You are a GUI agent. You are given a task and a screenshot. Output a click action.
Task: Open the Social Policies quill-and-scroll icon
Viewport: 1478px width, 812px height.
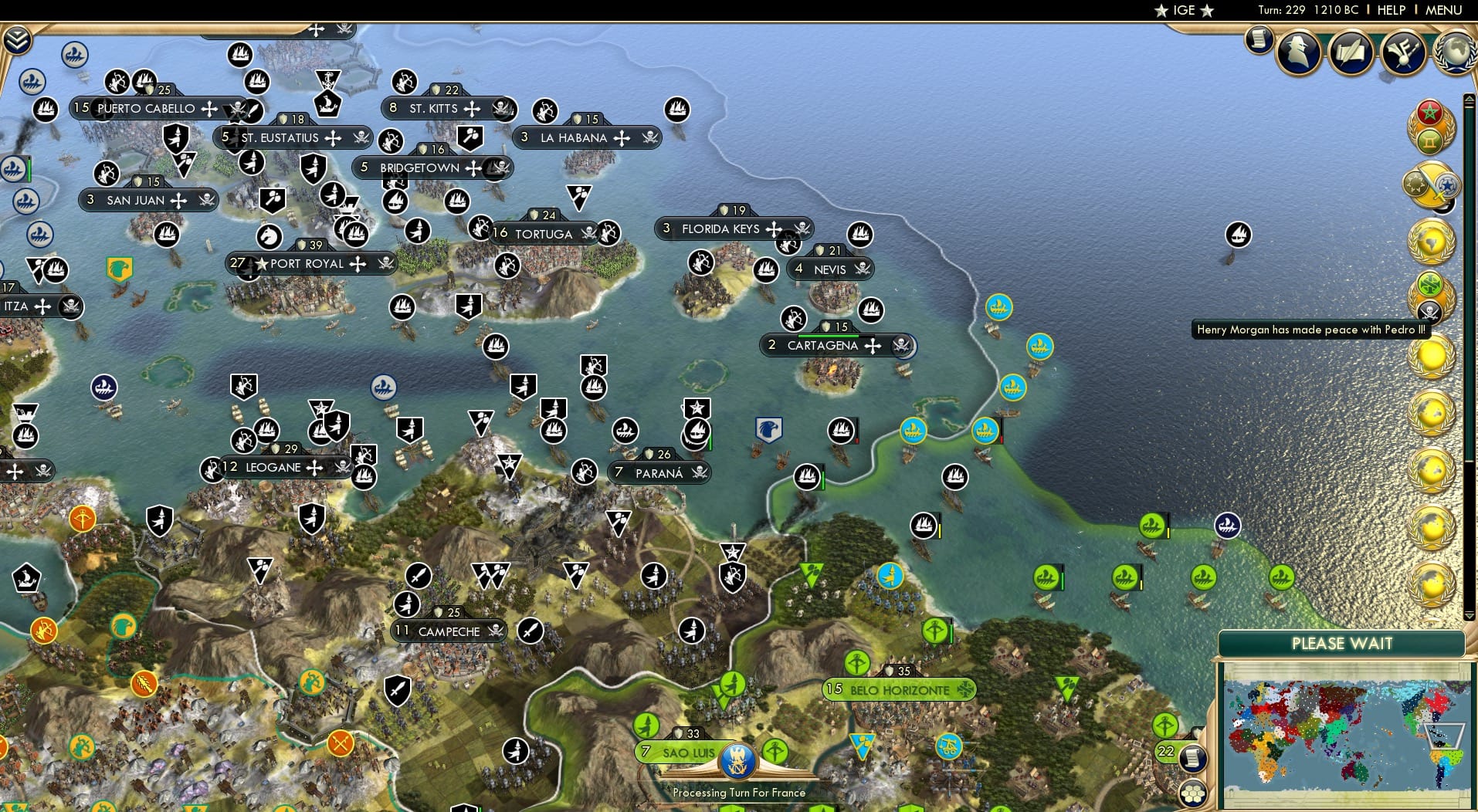click(x=1351, y=52)
